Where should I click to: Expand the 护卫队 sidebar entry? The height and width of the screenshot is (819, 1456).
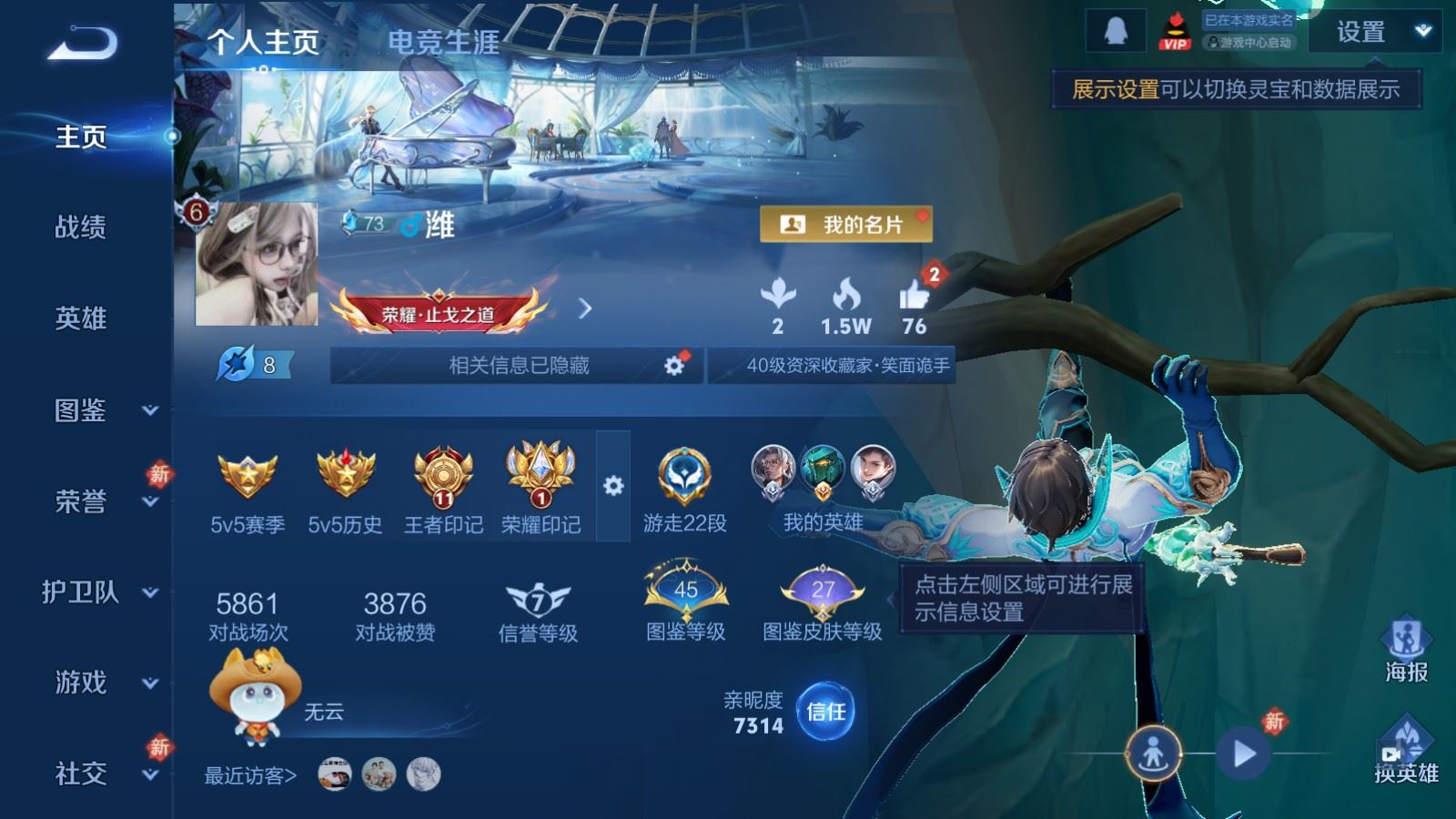pos(100,592)
